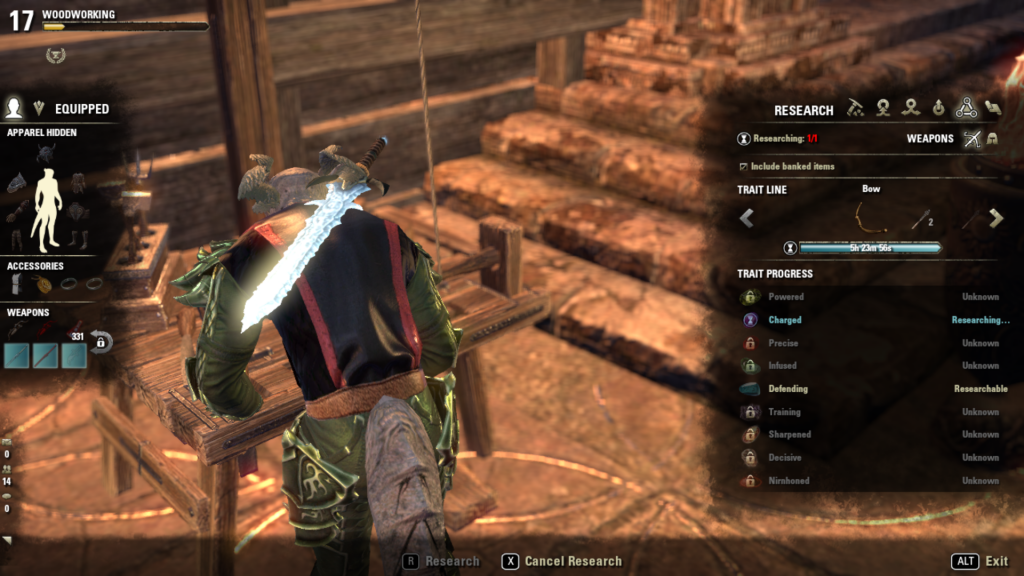This screenshot has width=1024, height=576.
Task: Open the Refine tab with pickaxe icon
Action: coord(855,108)
